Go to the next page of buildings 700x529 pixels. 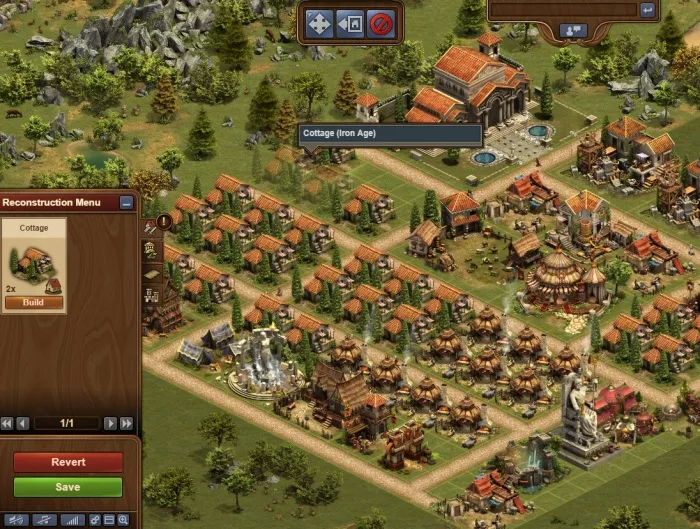110,423
